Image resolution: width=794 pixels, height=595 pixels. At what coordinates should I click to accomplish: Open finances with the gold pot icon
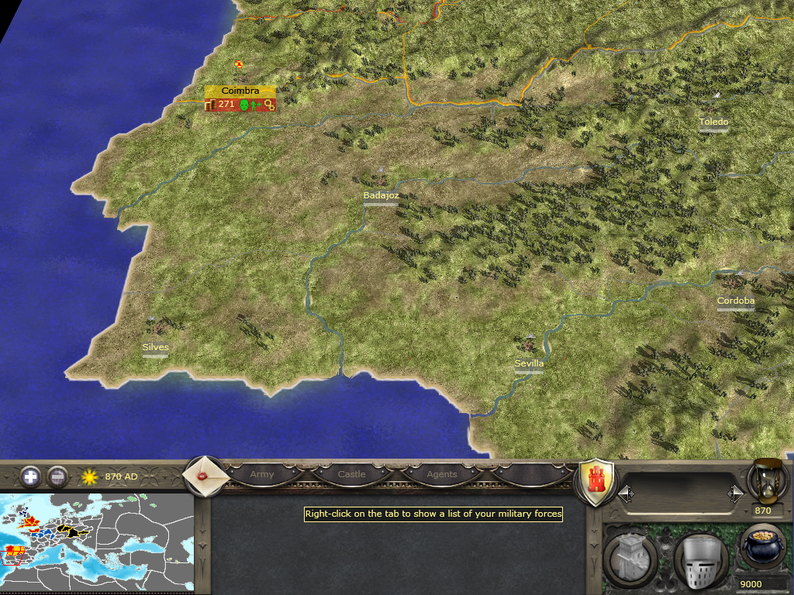tap(763, 549)
